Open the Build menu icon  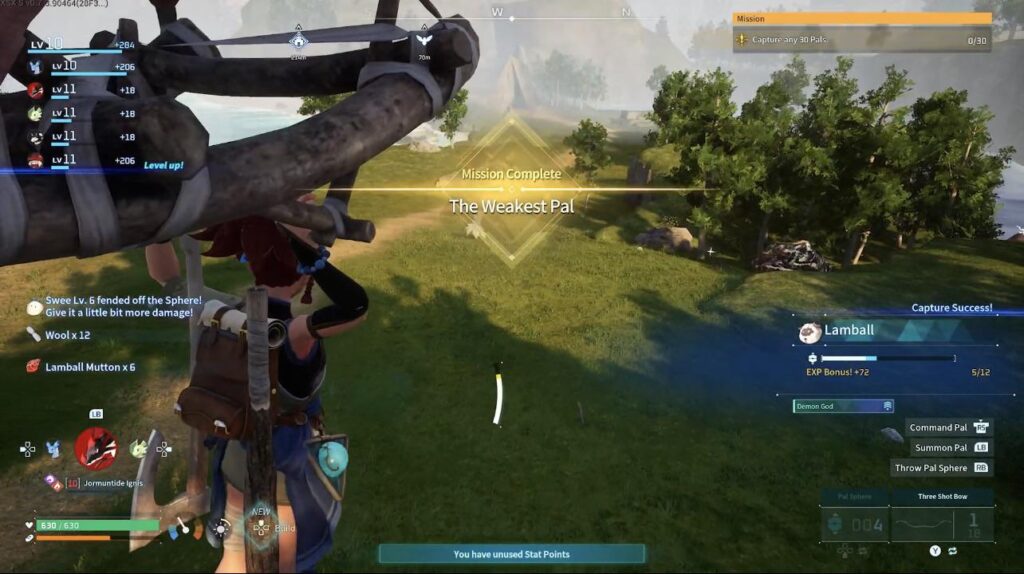tap(261, 527)
